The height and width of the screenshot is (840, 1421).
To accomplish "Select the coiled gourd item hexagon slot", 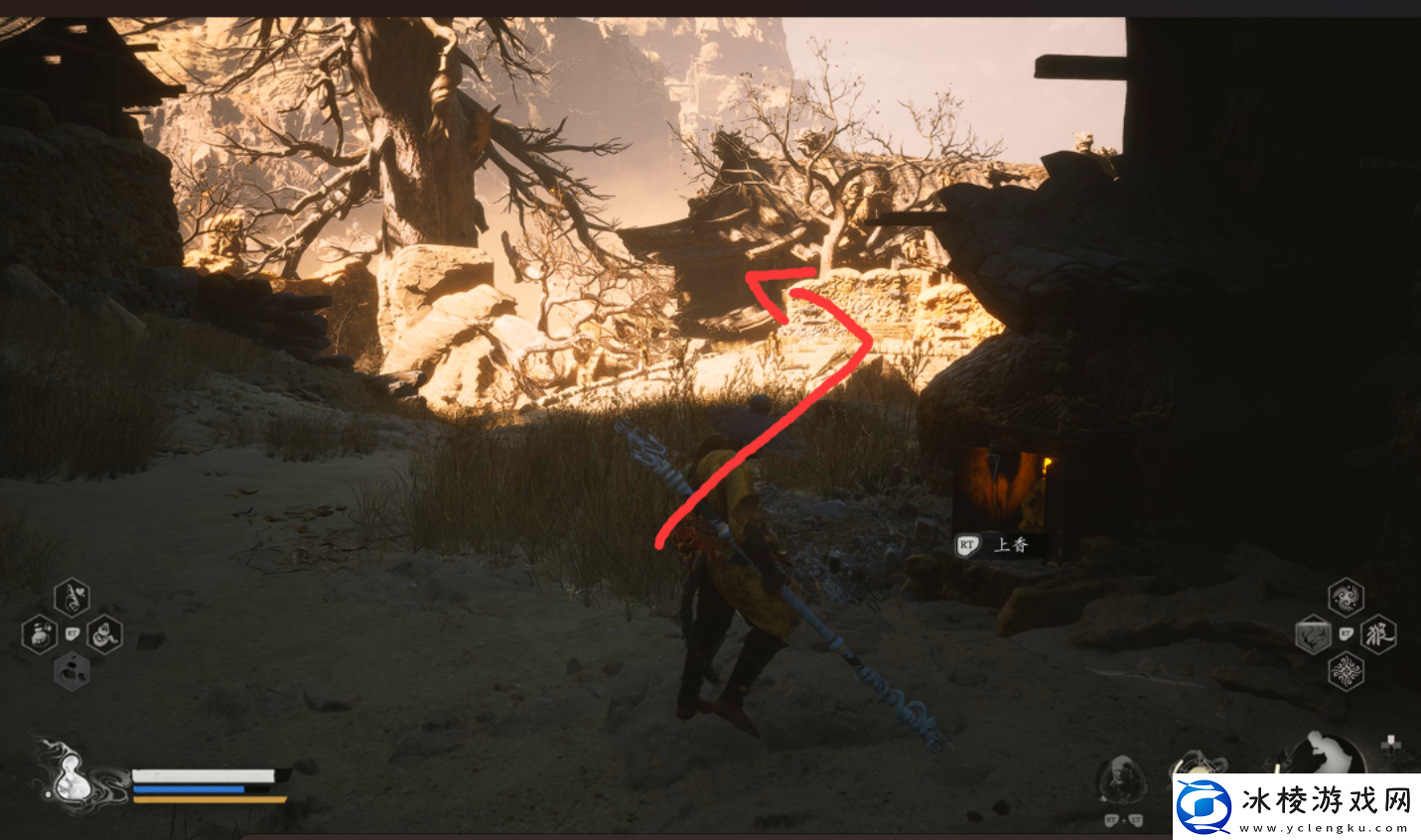I will point(104,633).
